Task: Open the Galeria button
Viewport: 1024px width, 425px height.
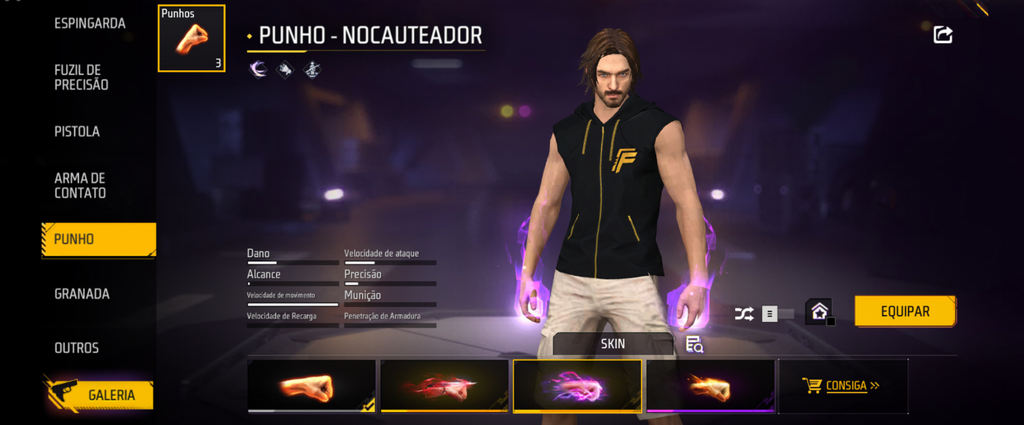Action: pos(98,394)
